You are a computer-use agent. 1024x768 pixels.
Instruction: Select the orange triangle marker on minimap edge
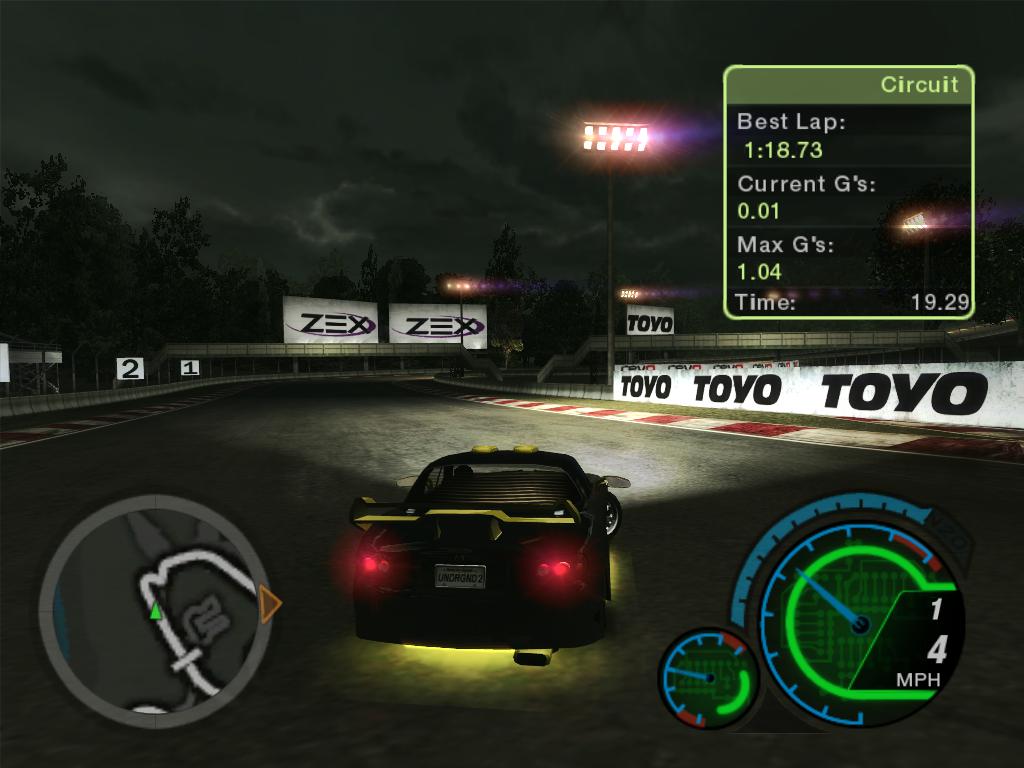click(x=269, y=605)
